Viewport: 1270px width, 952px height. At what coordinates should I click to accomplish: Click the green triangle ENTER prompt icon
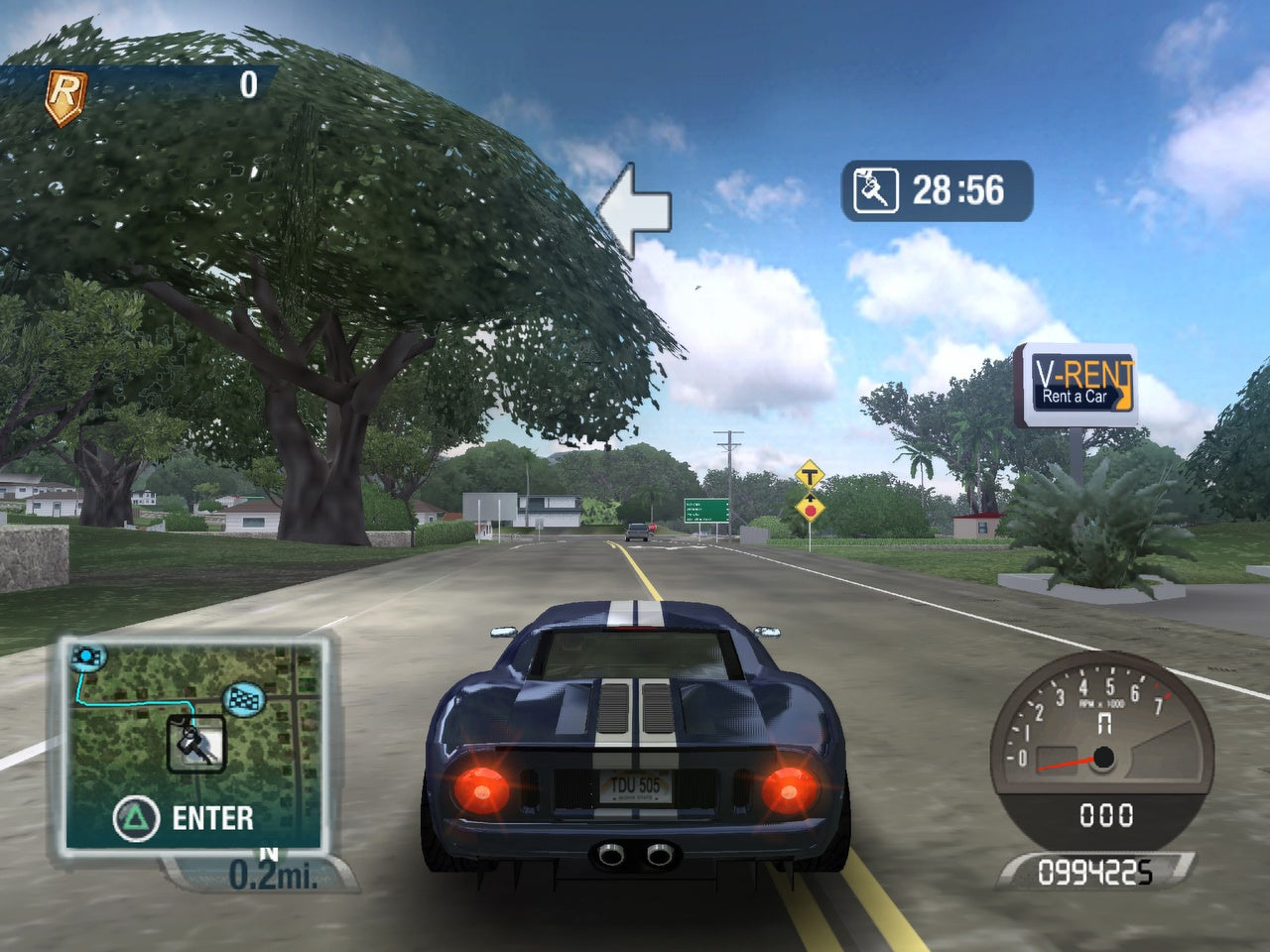[135, 818]
